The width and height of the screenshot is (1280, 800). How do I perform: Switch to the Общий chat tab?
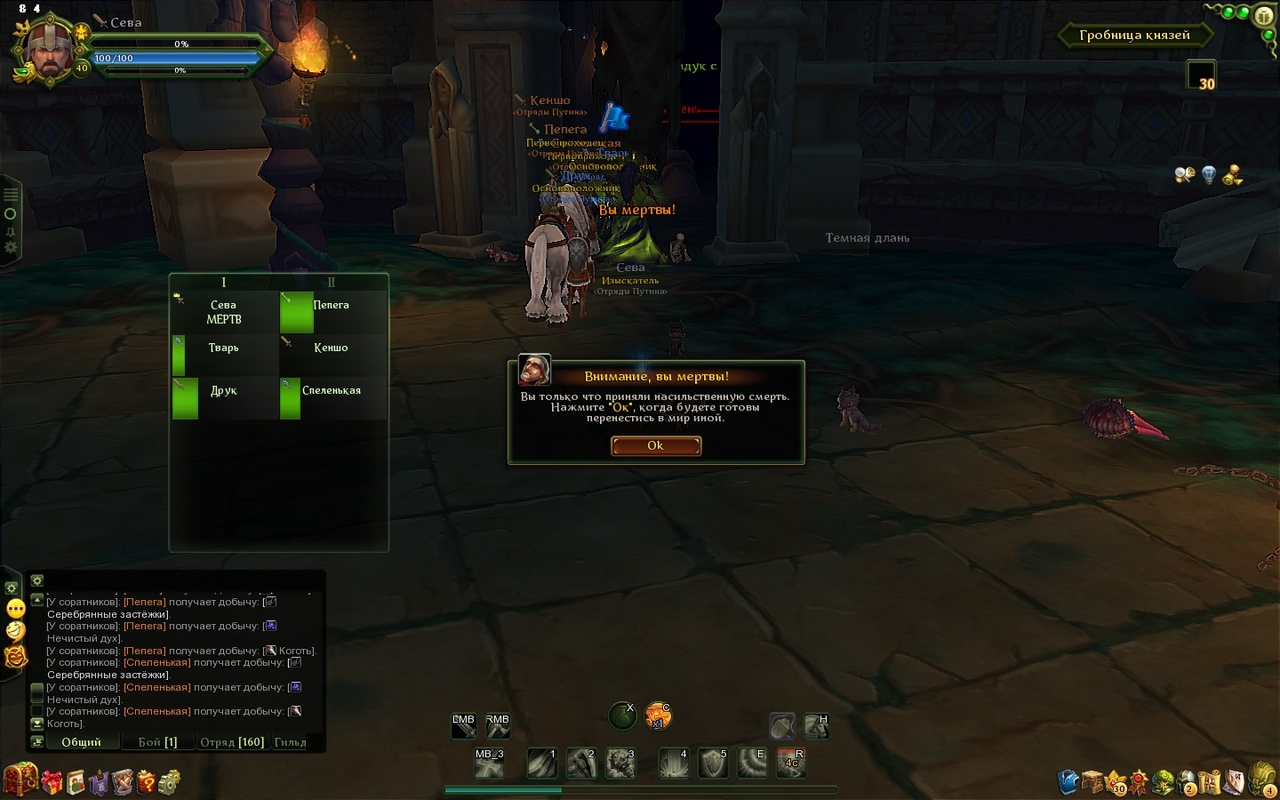coord(82,742)
